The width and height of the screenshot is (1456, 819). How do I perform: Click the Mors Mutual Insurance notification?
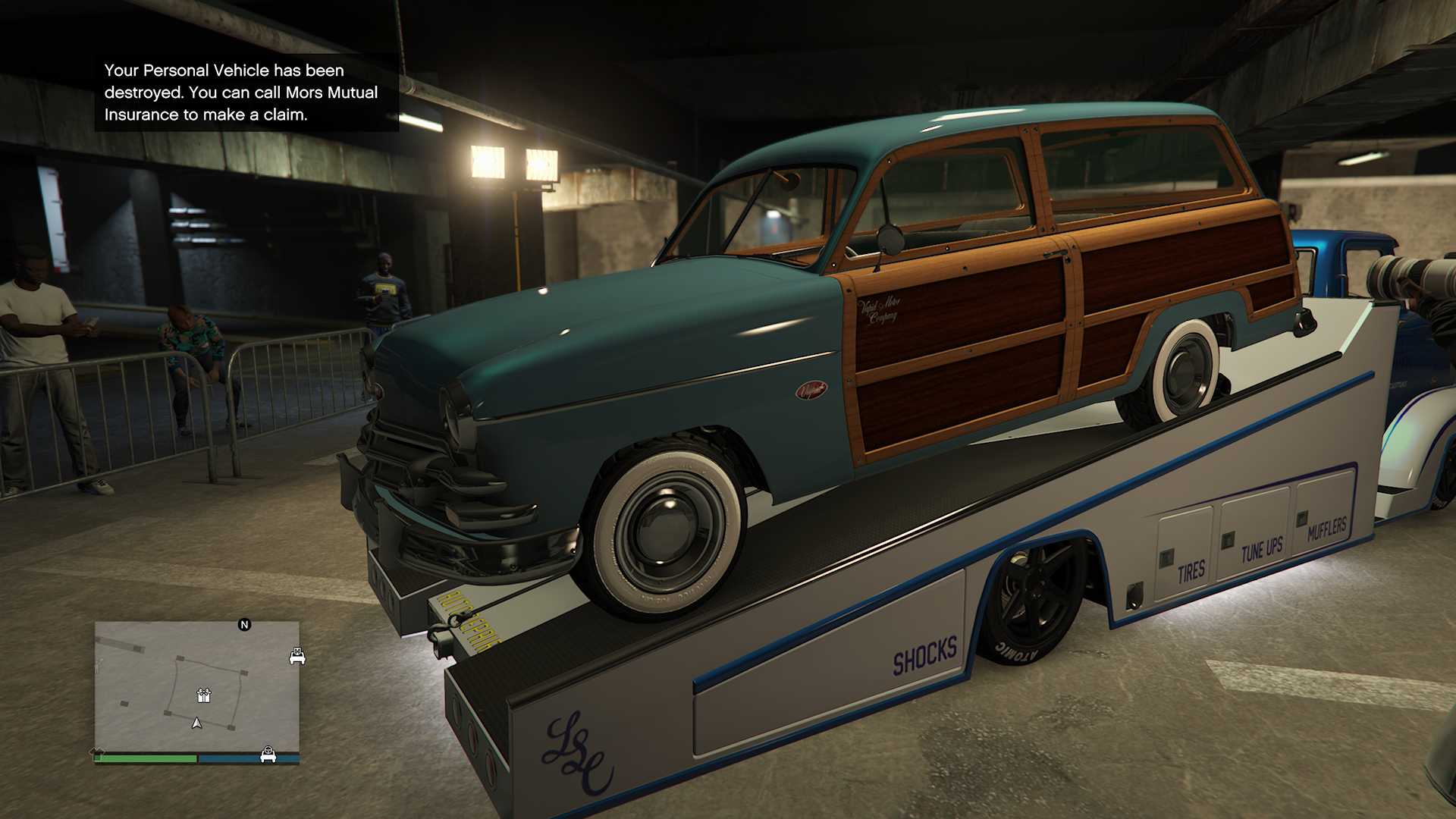tap(246, 93)
